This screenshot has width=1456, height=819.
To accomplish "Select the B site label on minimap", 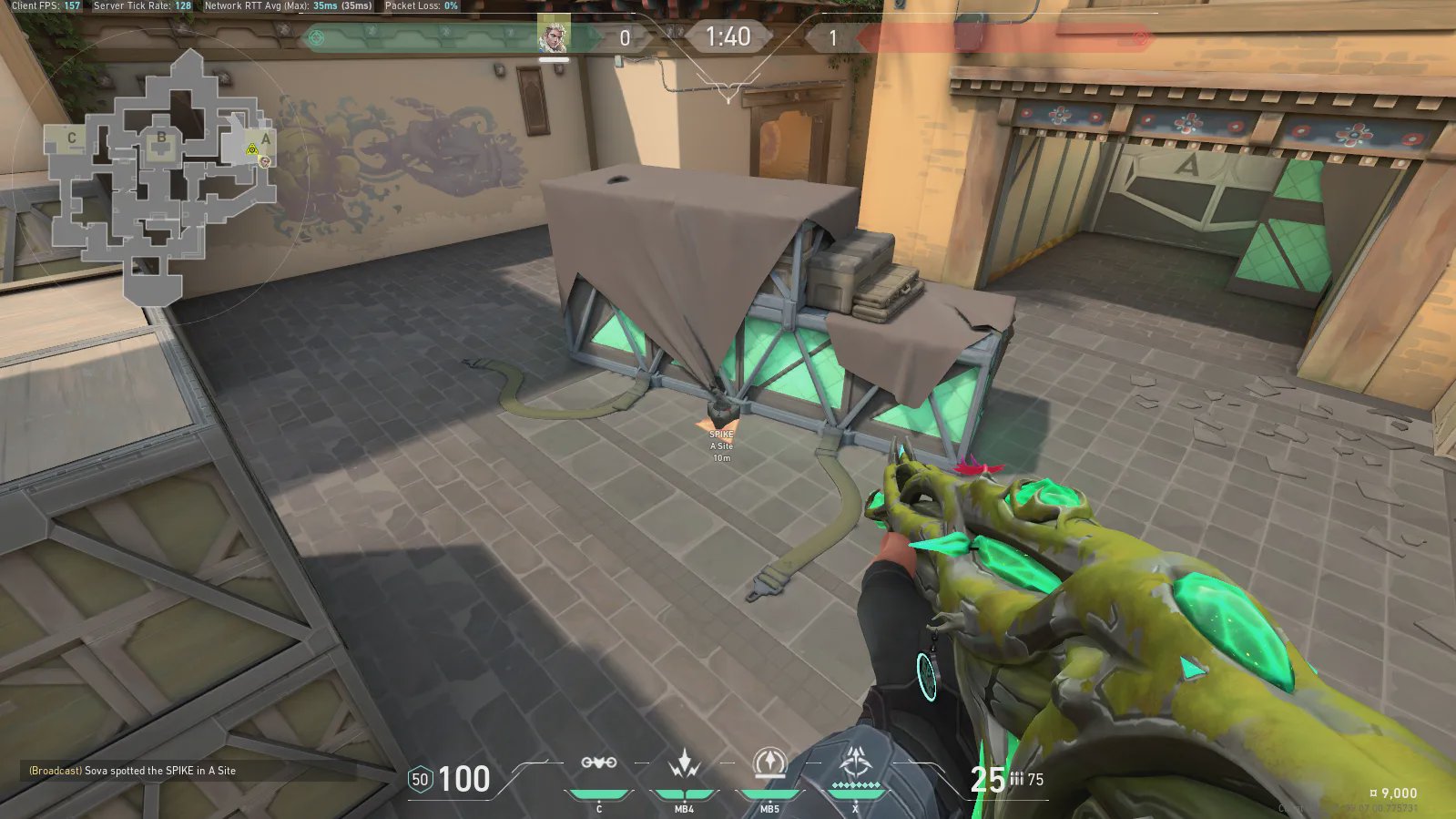I will [x=161, y=138].
